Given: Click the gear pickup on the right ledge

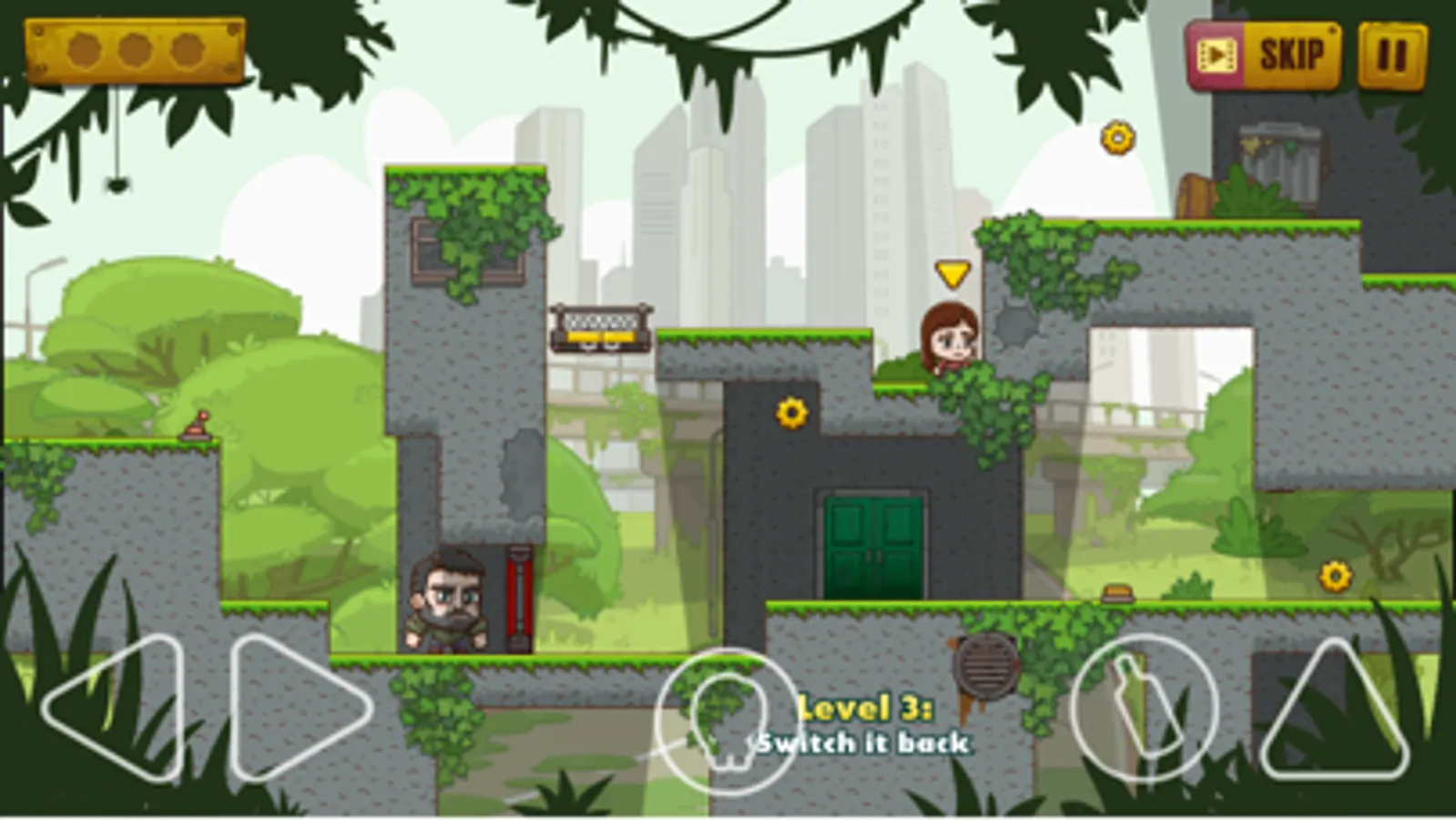Looking at the screenshot, I should coord(1333,574).
